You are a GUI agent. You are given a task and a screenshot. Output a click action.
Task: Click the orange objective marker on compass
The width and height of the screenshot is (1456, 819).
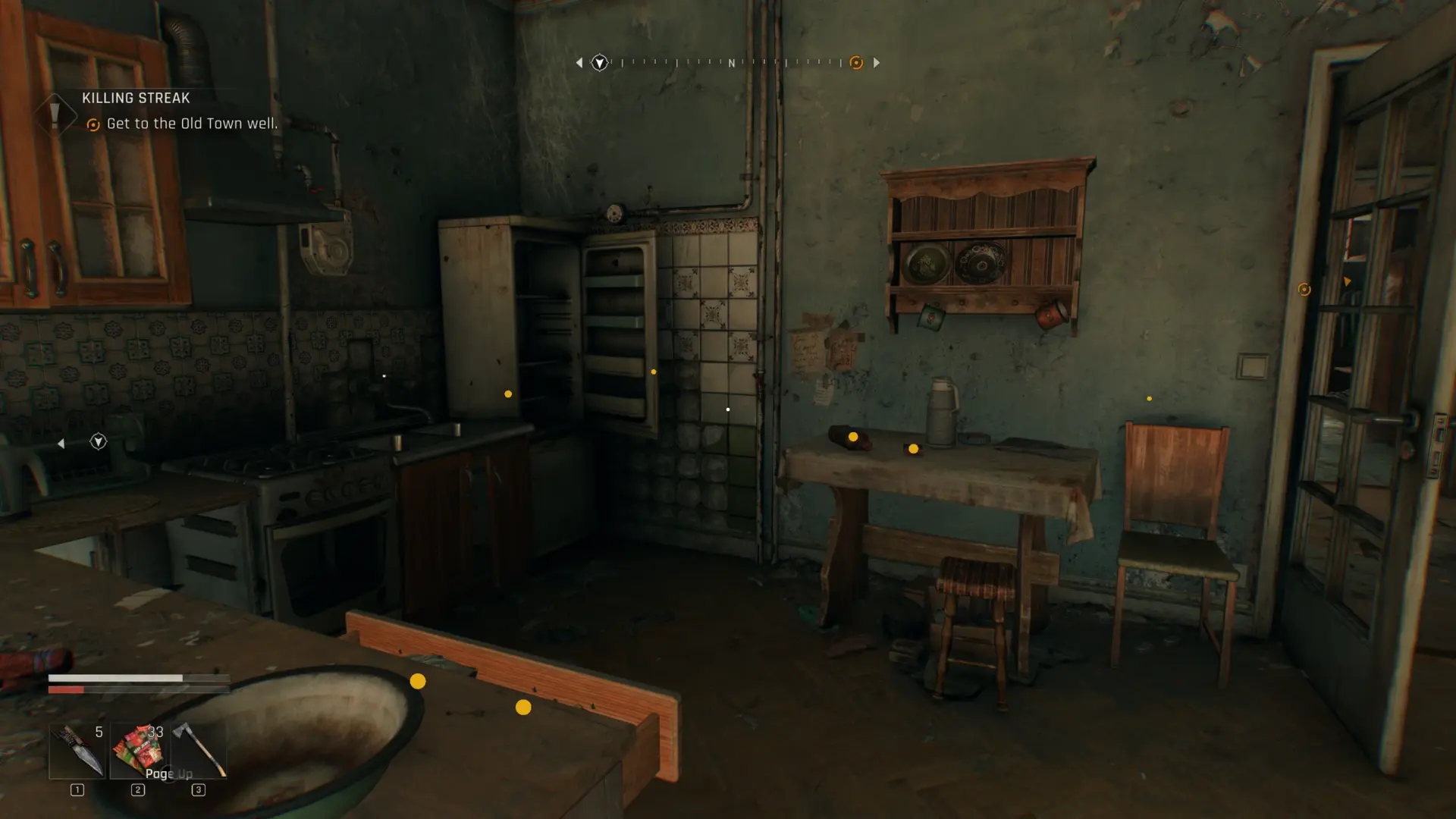[x=856, y=63]
